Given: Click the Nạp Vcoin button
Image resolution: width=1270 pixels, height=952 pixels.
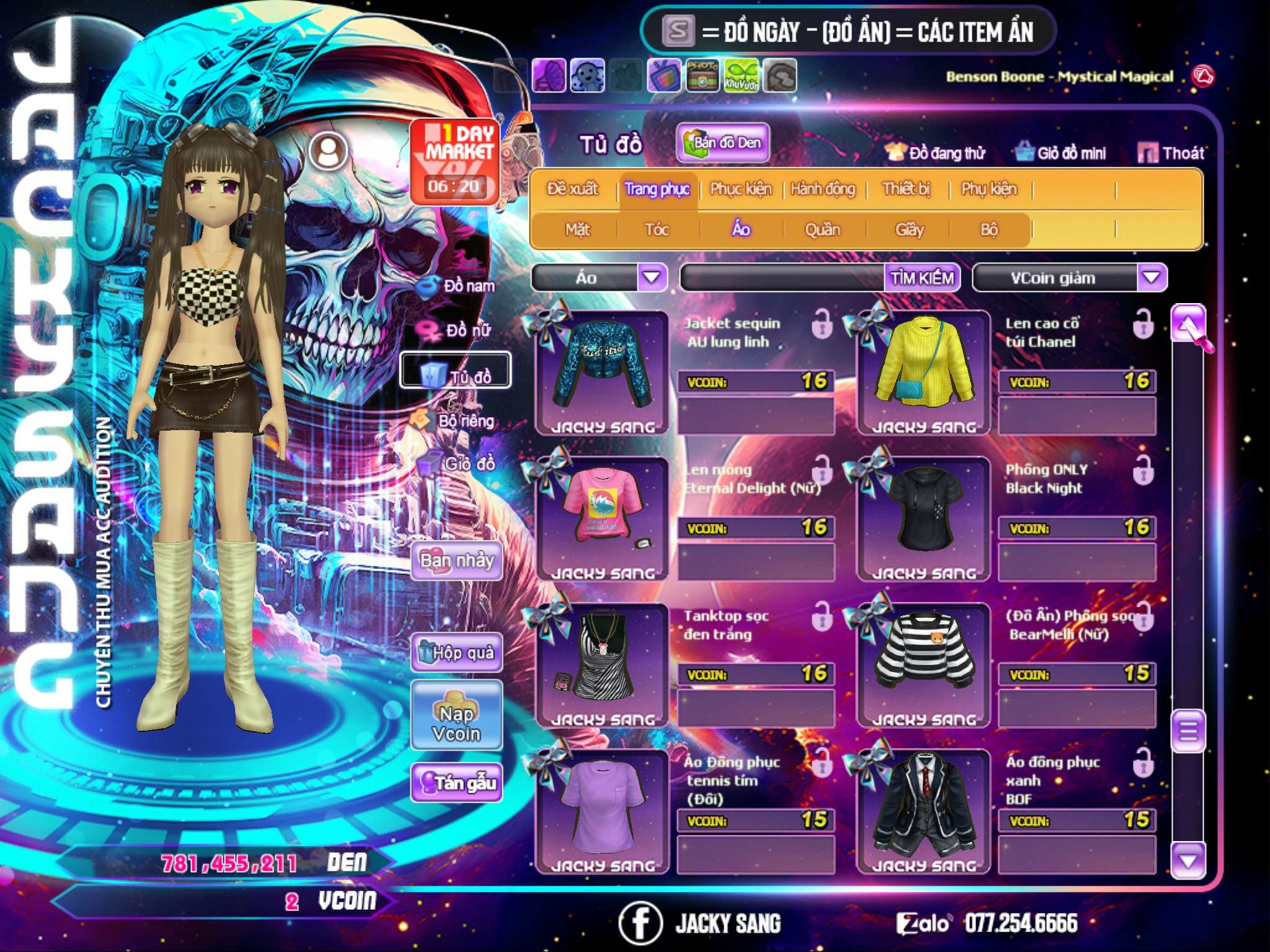Looking at the screenshot, I should (x=456, y=724).
